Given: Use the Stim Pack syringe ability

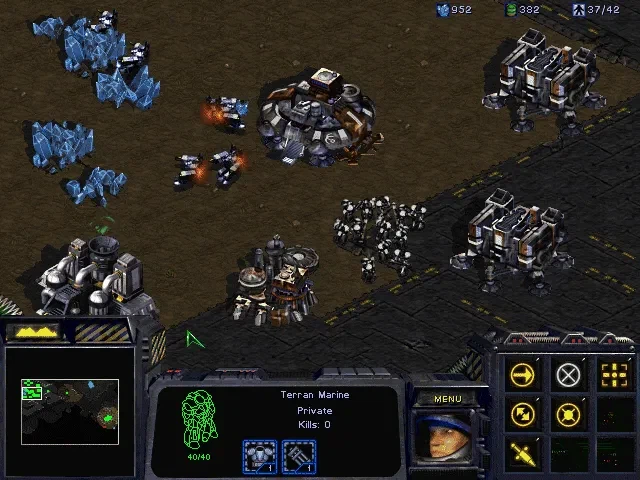Looking at the screenshot, I should point(522,451).
